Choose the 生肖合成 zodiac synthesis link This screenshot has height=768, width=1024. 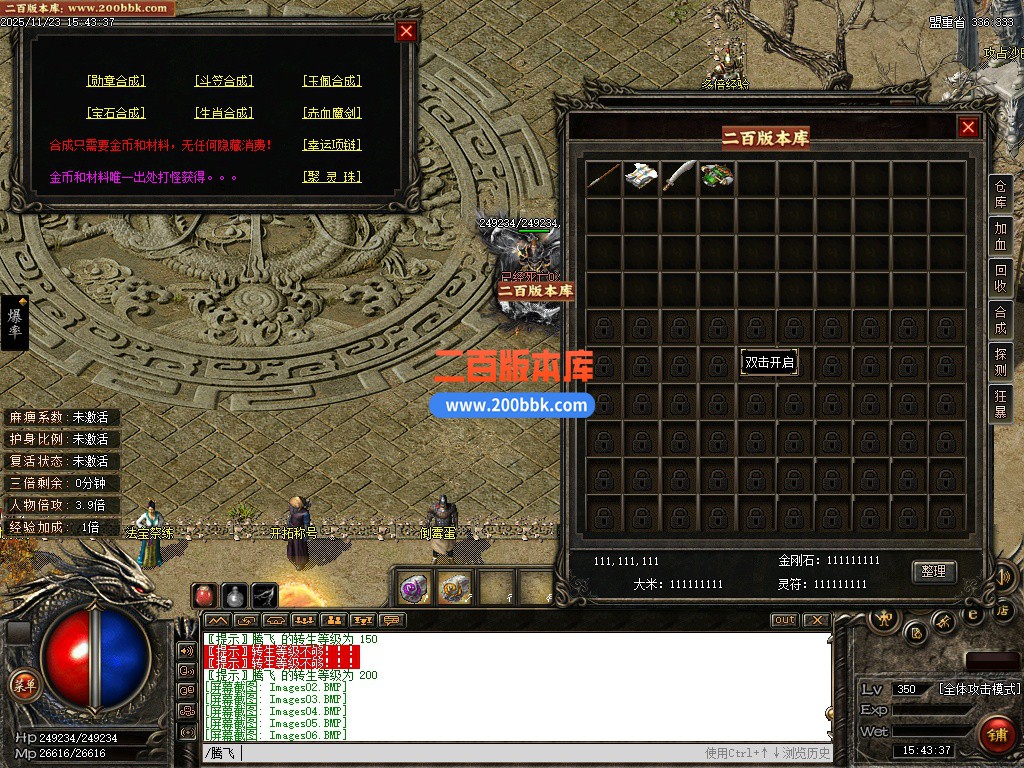pyautogui.click(x=224, y=113)
